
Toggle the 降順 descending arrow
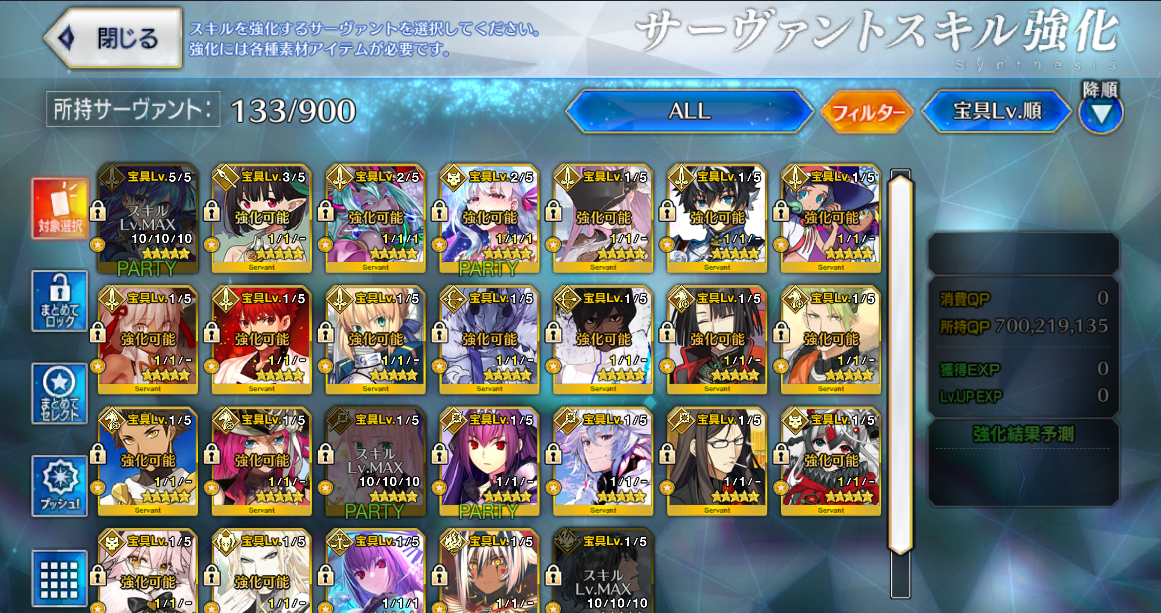click(1100, 112)
